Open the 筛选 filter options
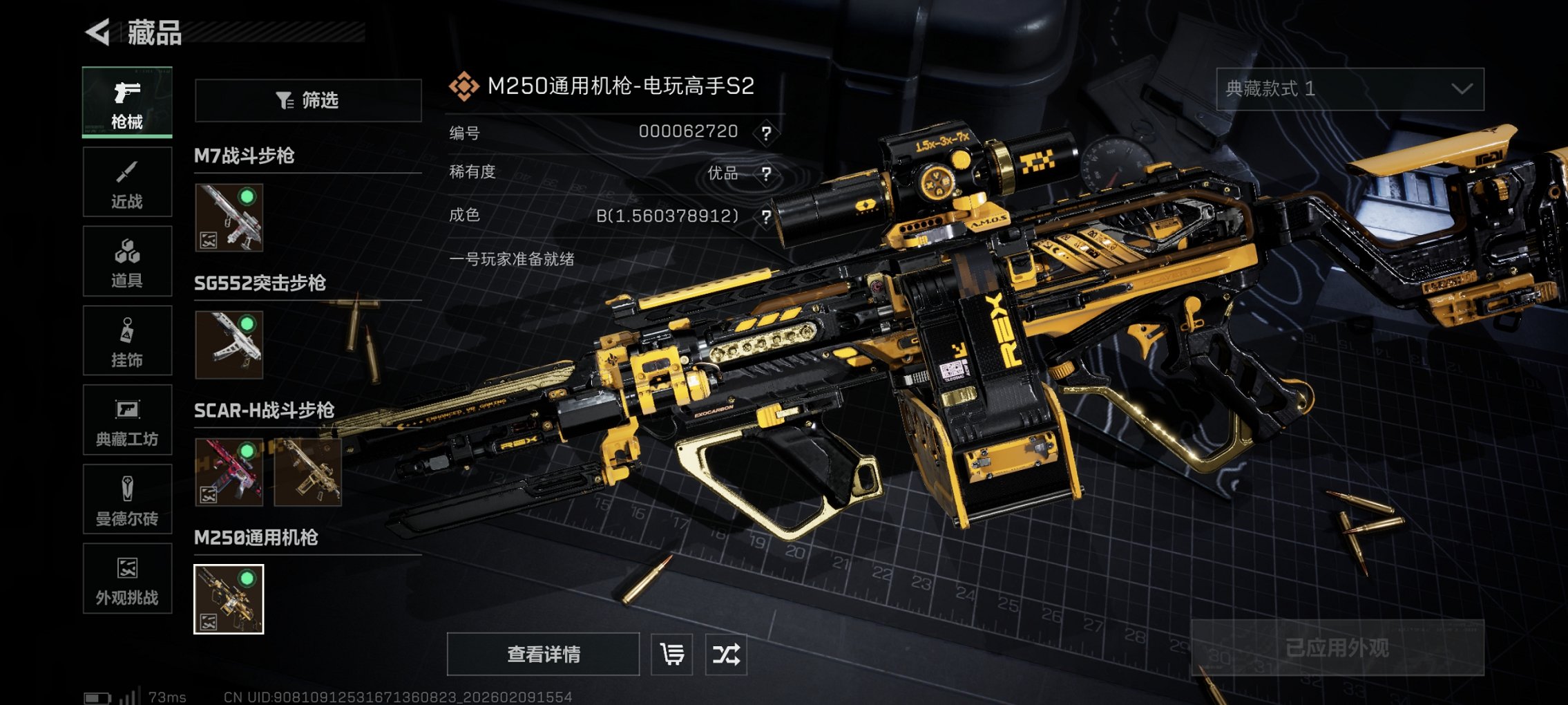The height and width of the screenshot is (705, 1568). pyautogui.click(x=307, y=100)
